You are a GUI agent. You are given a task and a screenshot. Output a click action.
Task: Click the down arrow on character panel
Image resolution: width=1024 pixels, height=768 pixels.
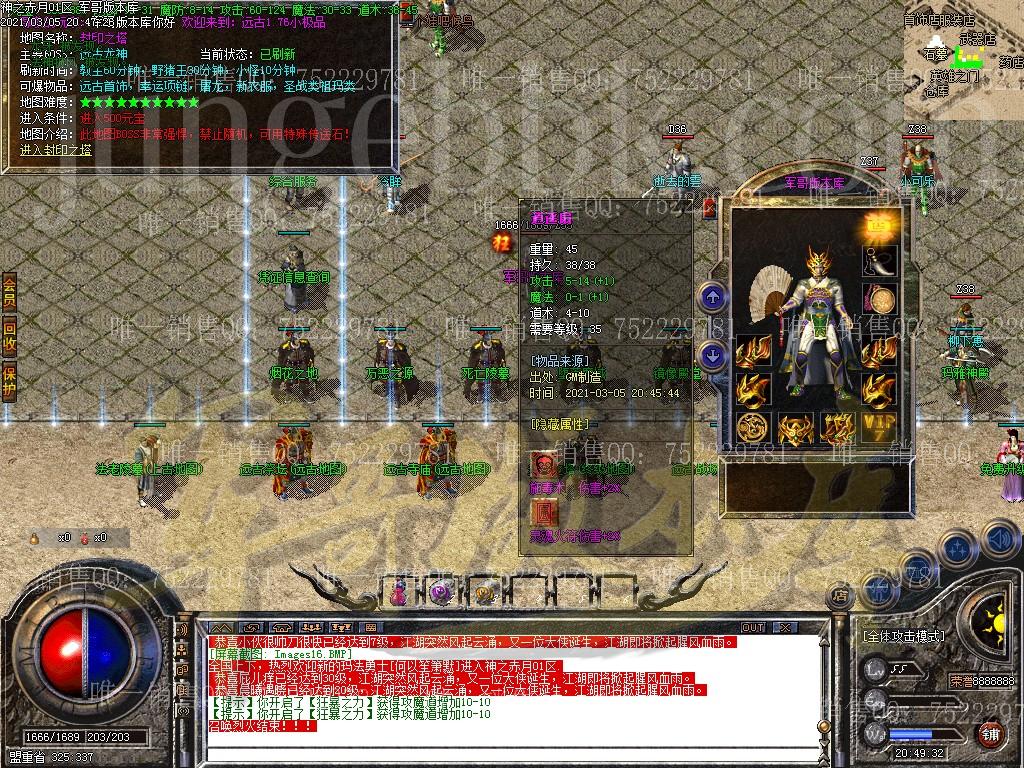(712, 354)
